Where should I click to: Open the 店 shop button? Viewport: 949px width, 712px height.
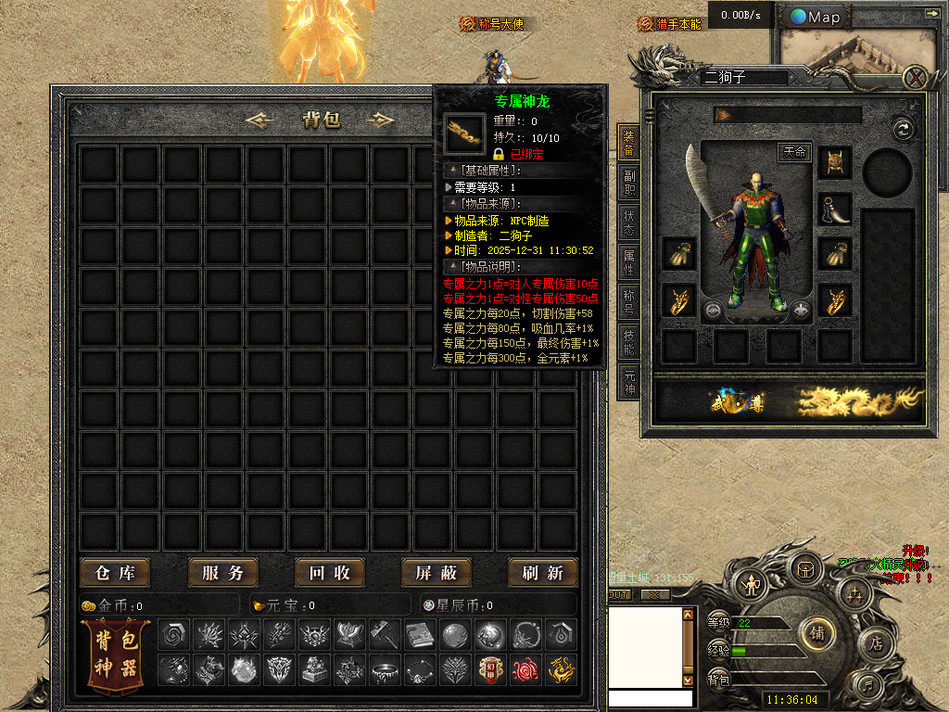876,642
